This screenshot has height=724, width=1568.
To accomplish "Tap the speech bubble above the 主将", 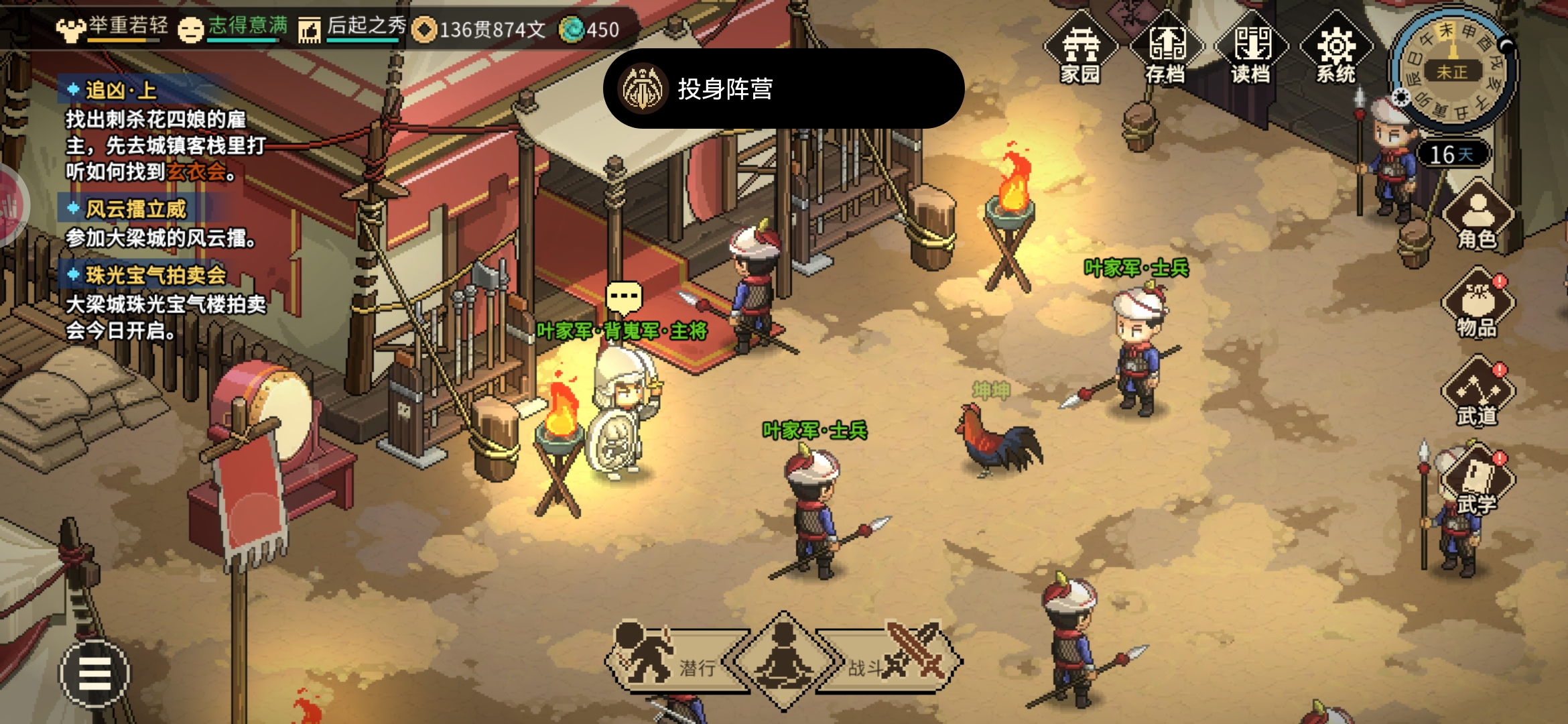I will click(624, 296).
